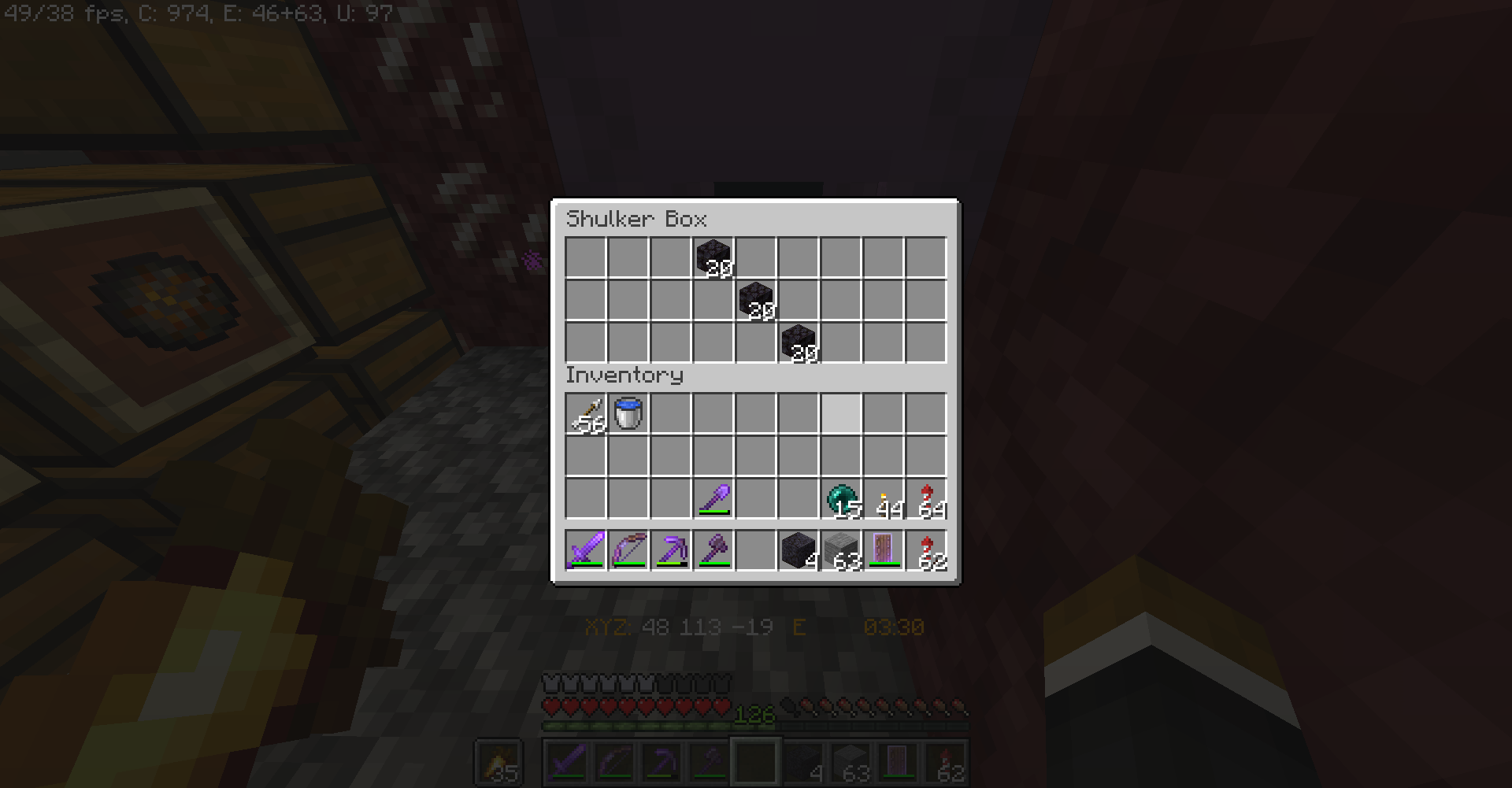Screen dimensions: 1512x788
Task: Select the 4 blackstone blocks in the hotbar
Action: pyautogui.click(x=799, y=549)
